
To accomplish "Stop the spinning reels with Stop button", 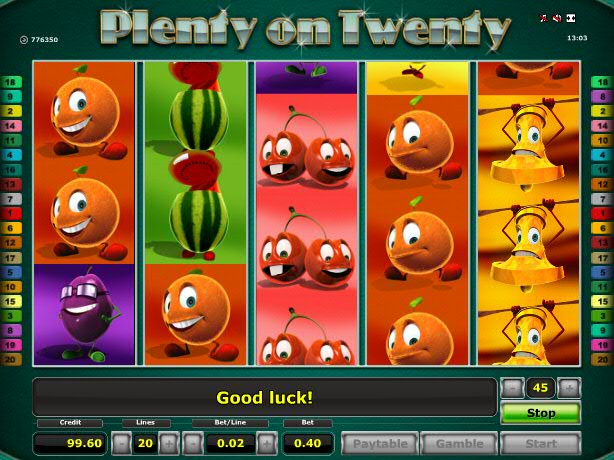I will tap(540, 412).
